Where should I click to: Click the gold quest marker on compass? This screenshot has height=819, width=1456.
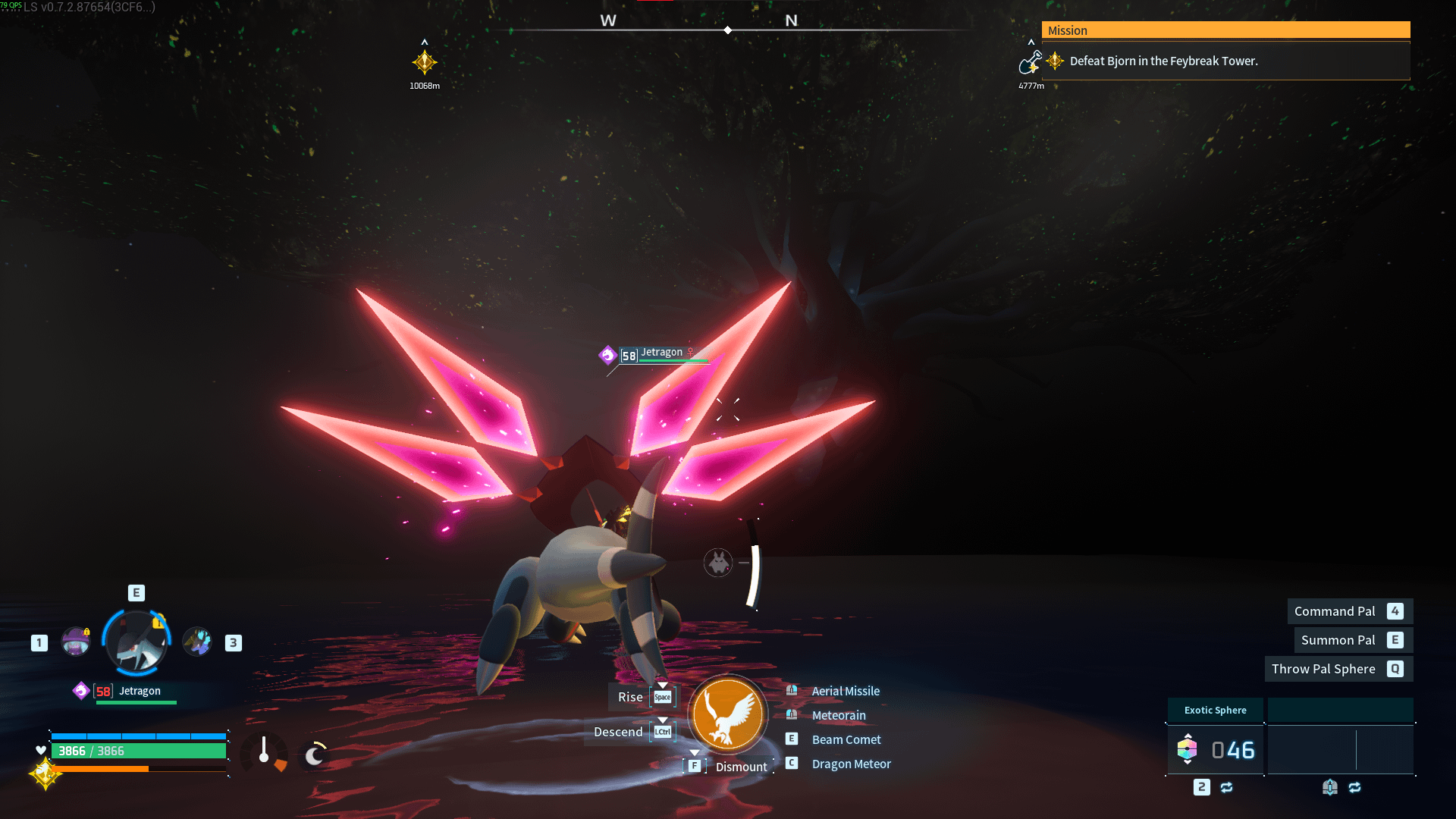pyautogui.click(x=425, y=62)
